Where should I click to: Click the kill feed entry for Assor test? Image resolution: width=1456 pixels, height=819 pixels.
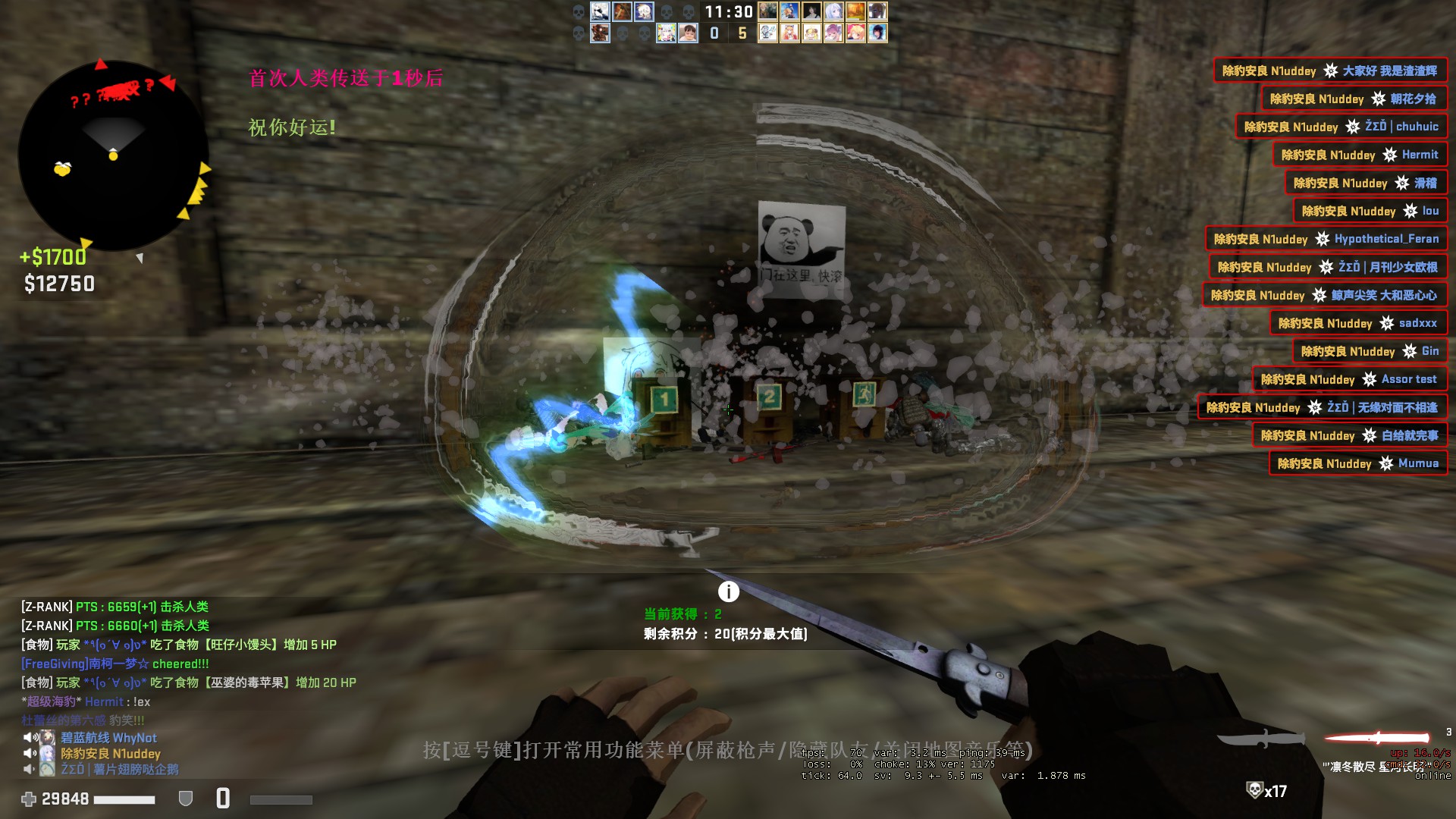(1348, 379)
